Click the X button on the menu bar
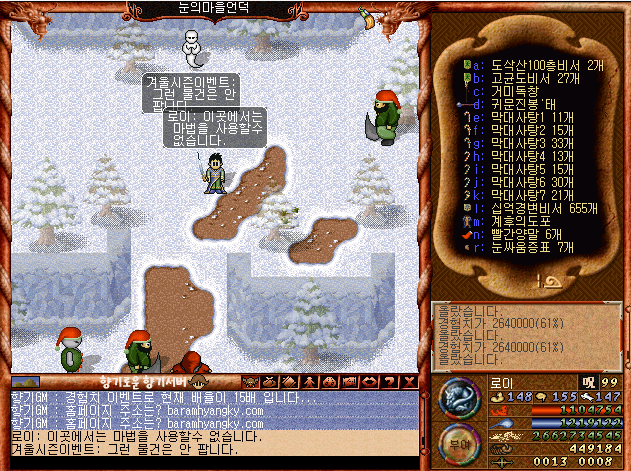This screenshot has width=631, height=471. (408, 382)
